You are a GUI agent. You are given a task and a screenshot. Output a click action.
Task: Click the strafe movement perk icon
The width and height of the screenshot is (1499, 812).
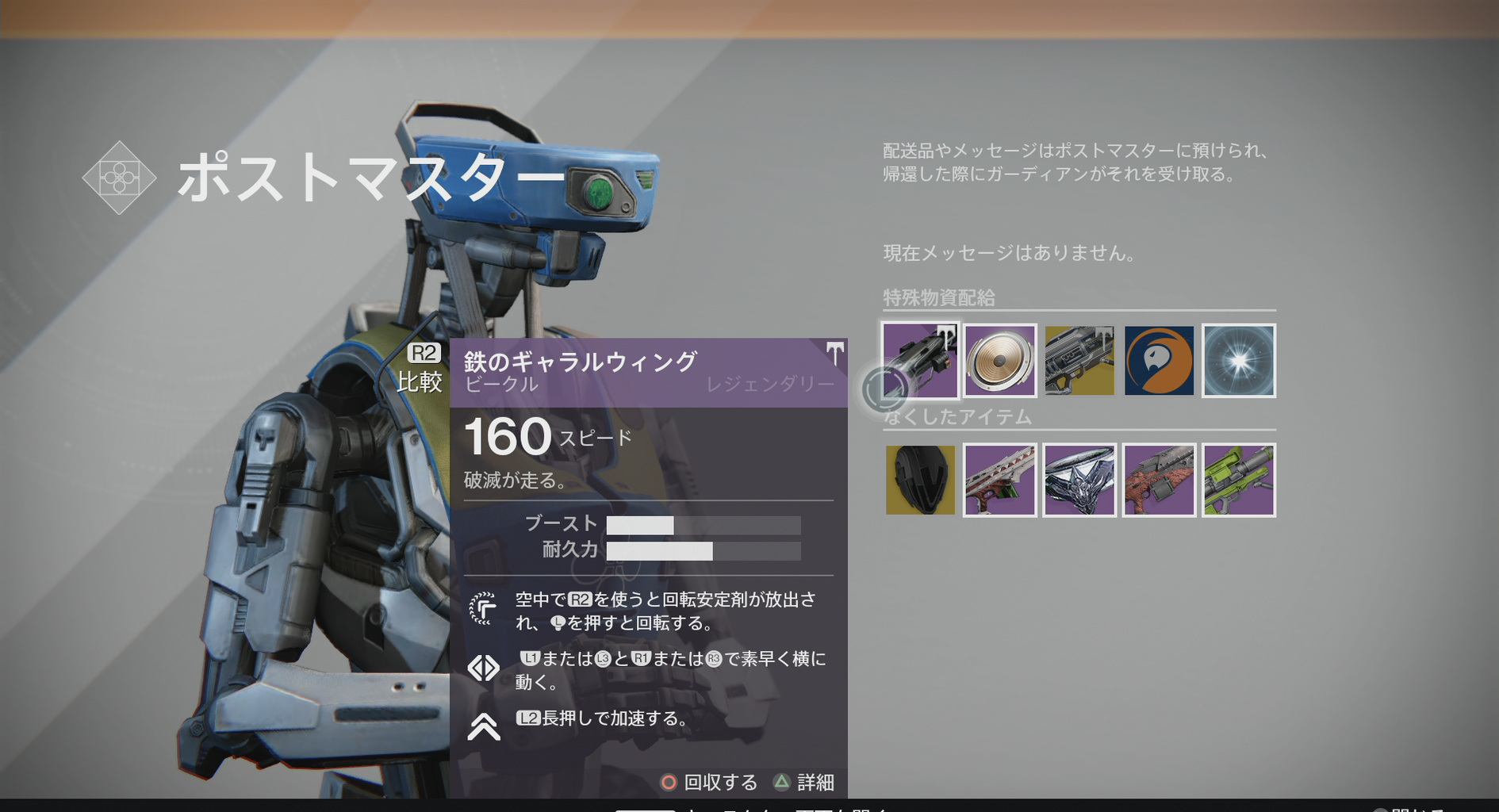click(x=484, y=668)
